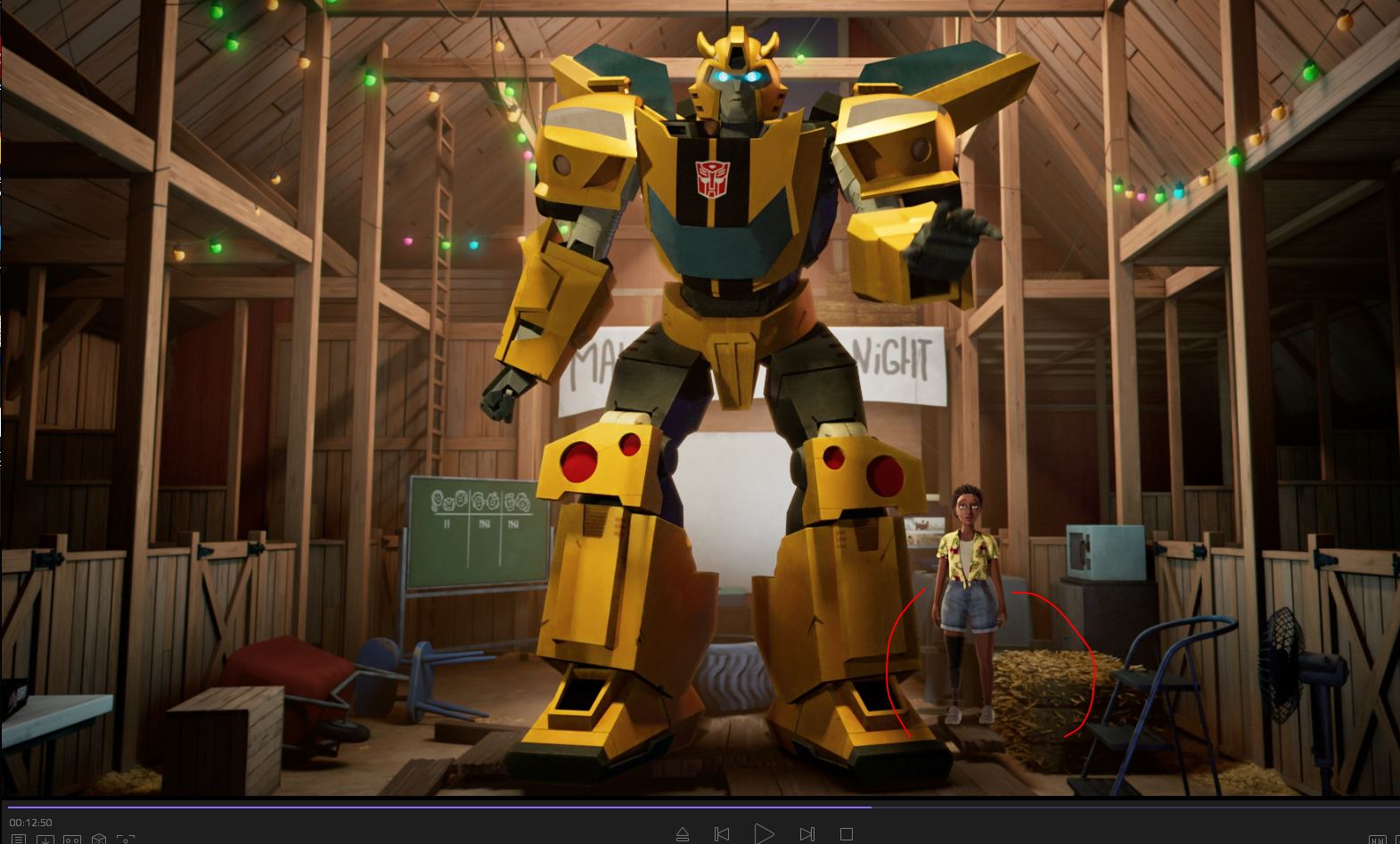Click the eject/open file button

click(683, 834)
